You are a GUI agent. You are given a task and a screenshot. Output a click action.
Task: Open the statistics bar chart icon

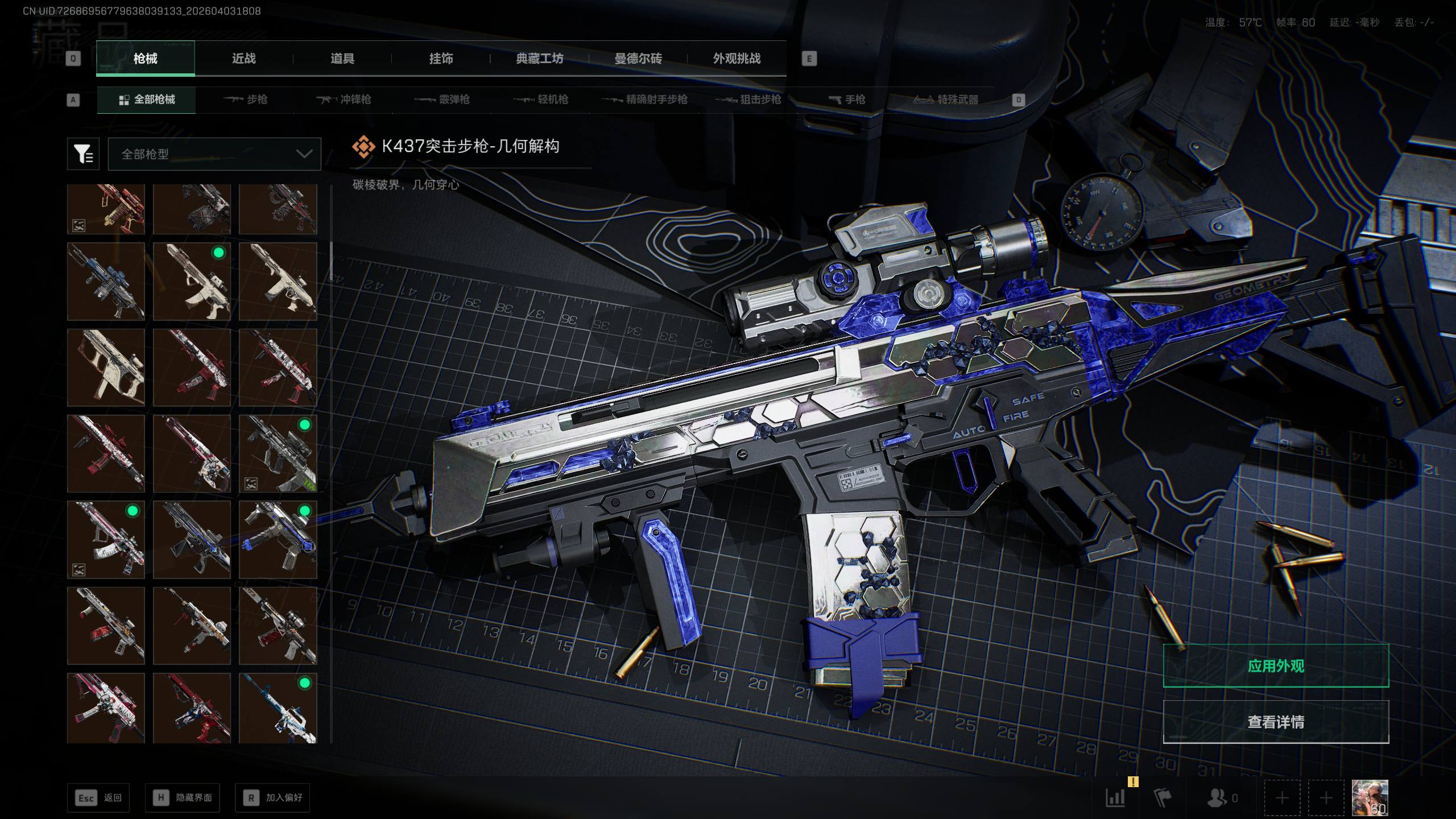(x=1115, y=797)
